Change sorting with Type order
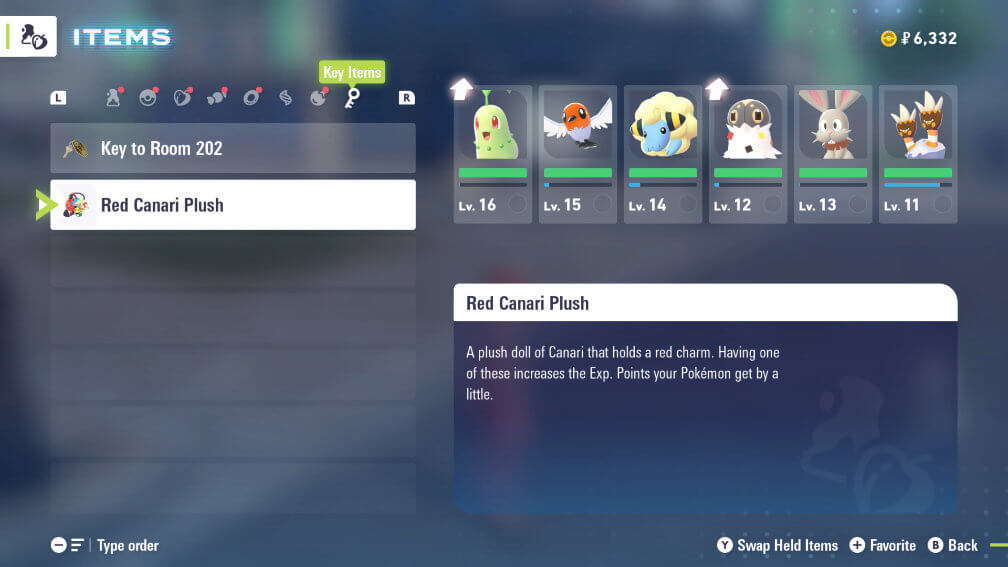The height and width of the screenshot is (567, 1008). [x=106, y=545]
